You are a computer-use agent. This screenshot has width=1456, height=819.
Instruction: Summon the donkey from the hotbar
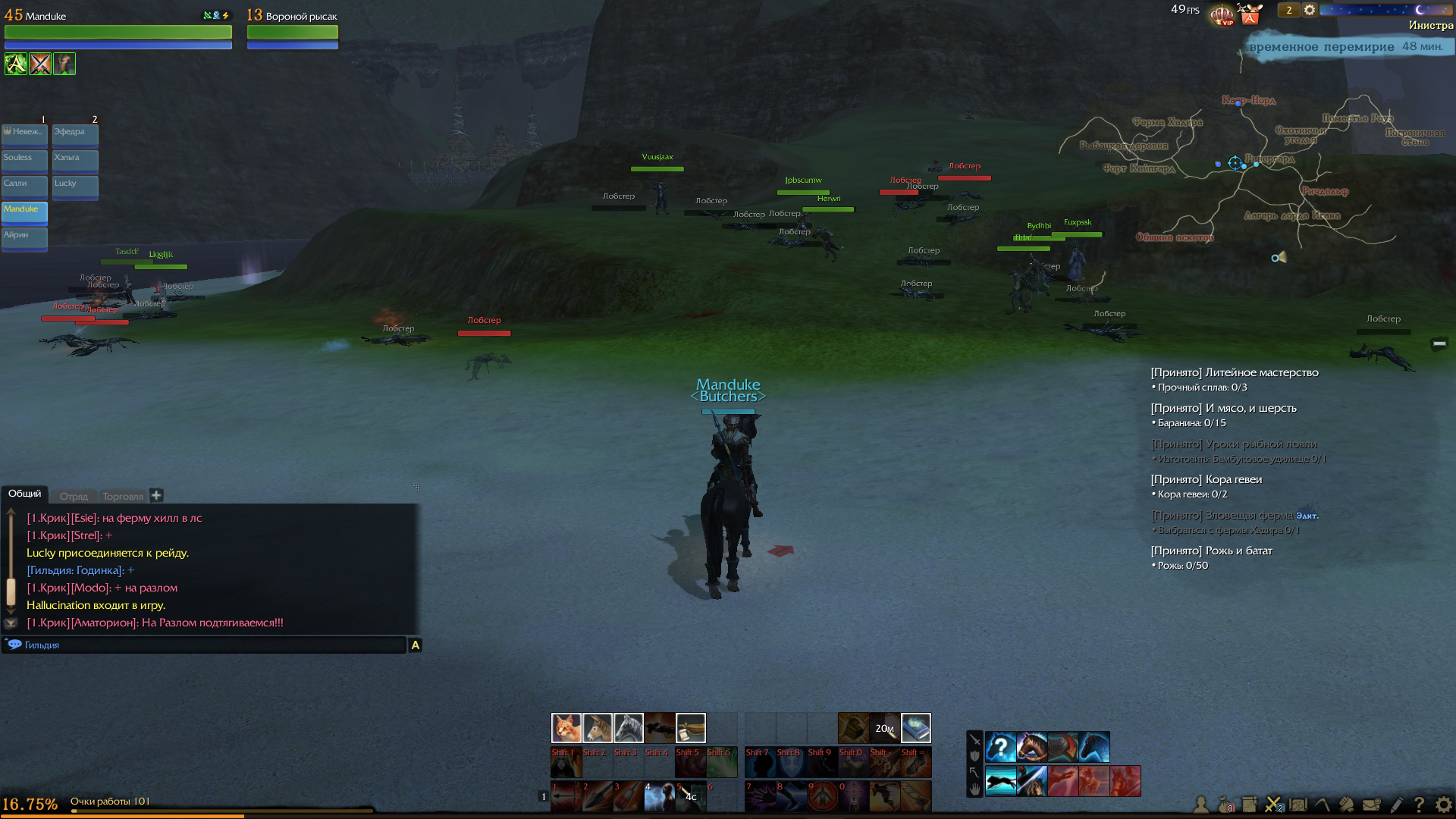[x=597, y=728]
